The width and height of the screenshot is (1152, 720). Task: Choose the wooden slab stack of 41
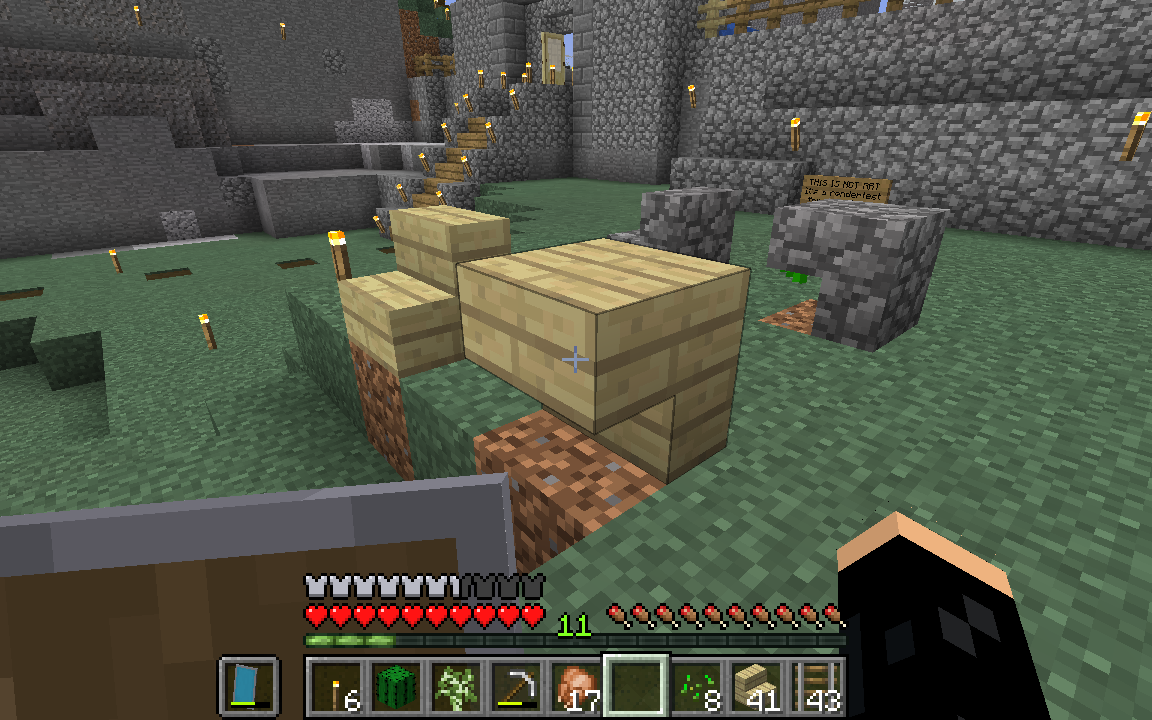(756, 687)
